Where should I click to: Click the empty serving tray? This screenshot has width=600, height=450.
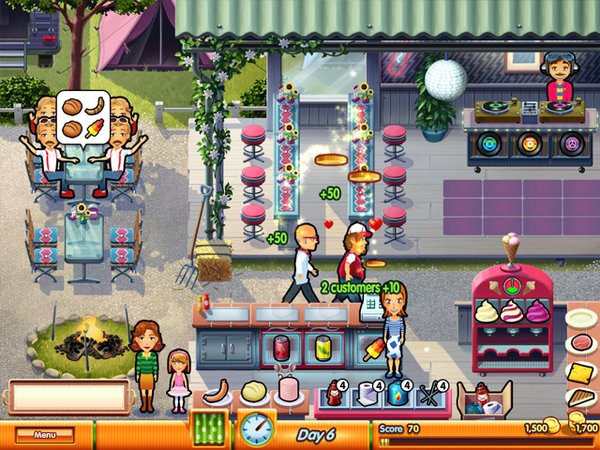coord(70,396)
